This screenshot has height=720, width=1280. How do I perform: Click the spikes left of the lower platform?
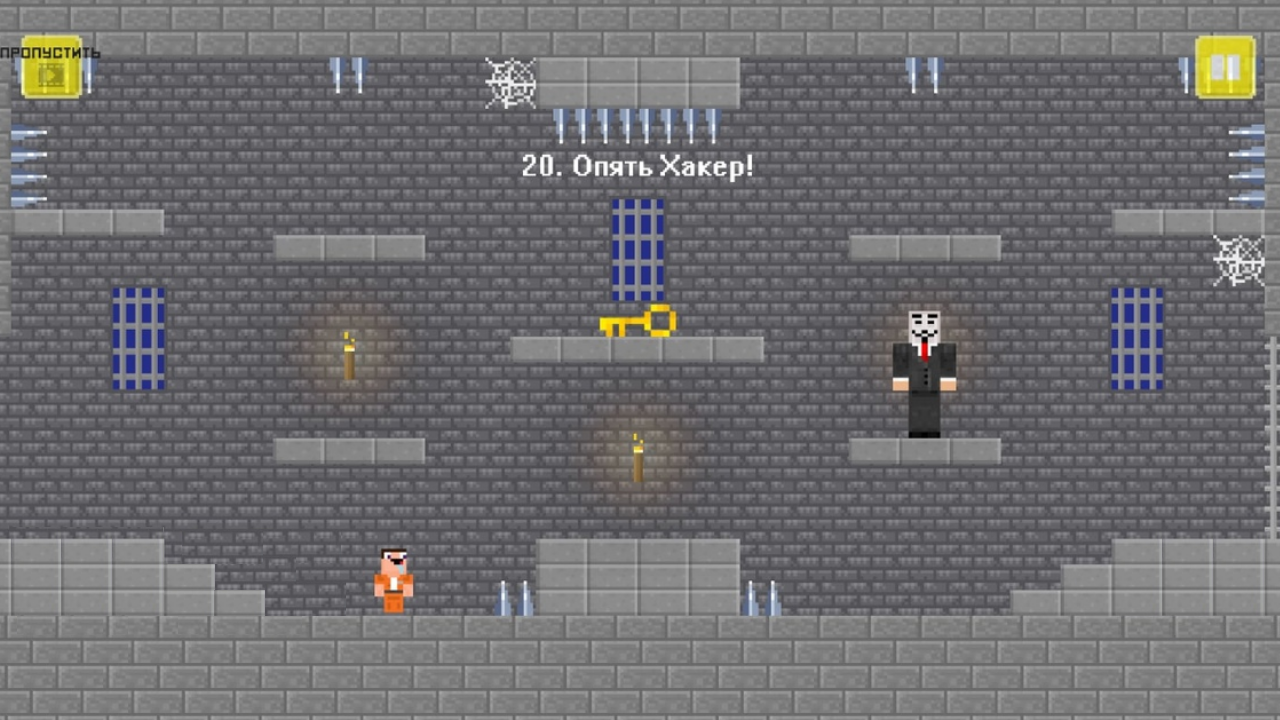515,597
